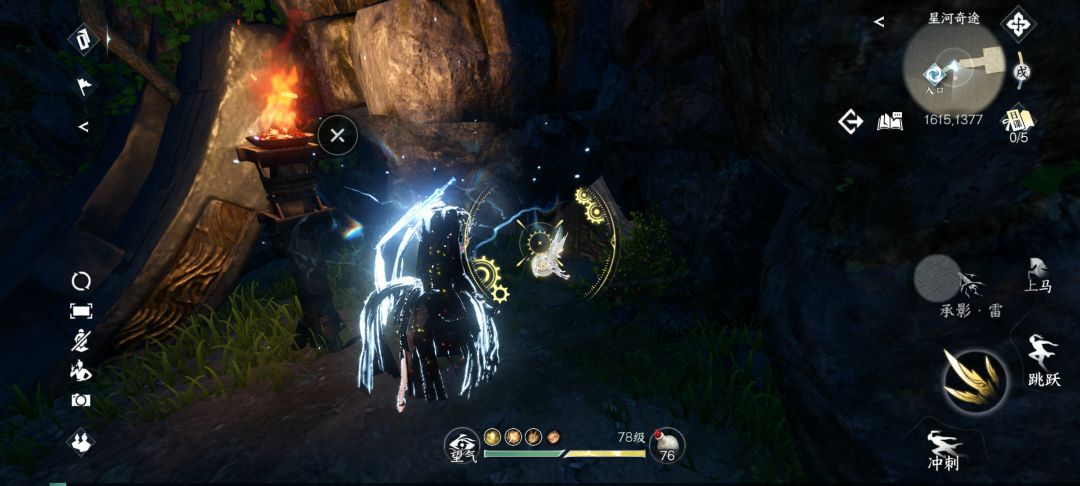Click the circular refresh arrow icon
1080x486 pixels.
80,281
